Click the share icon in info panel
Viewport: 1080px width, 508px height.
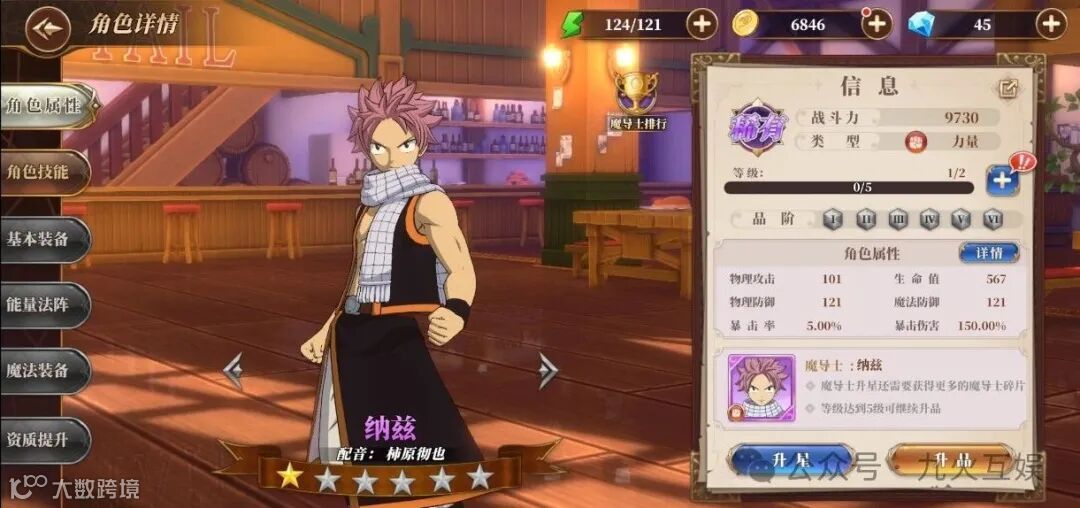click(x=1008, y=88)
